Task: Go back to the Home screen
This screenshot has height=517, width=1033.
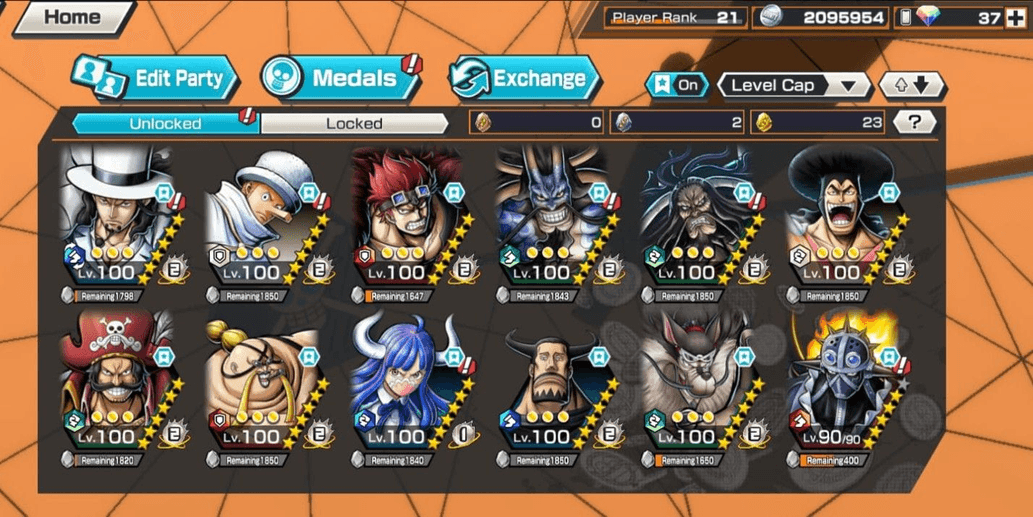Action: [72, 17]
